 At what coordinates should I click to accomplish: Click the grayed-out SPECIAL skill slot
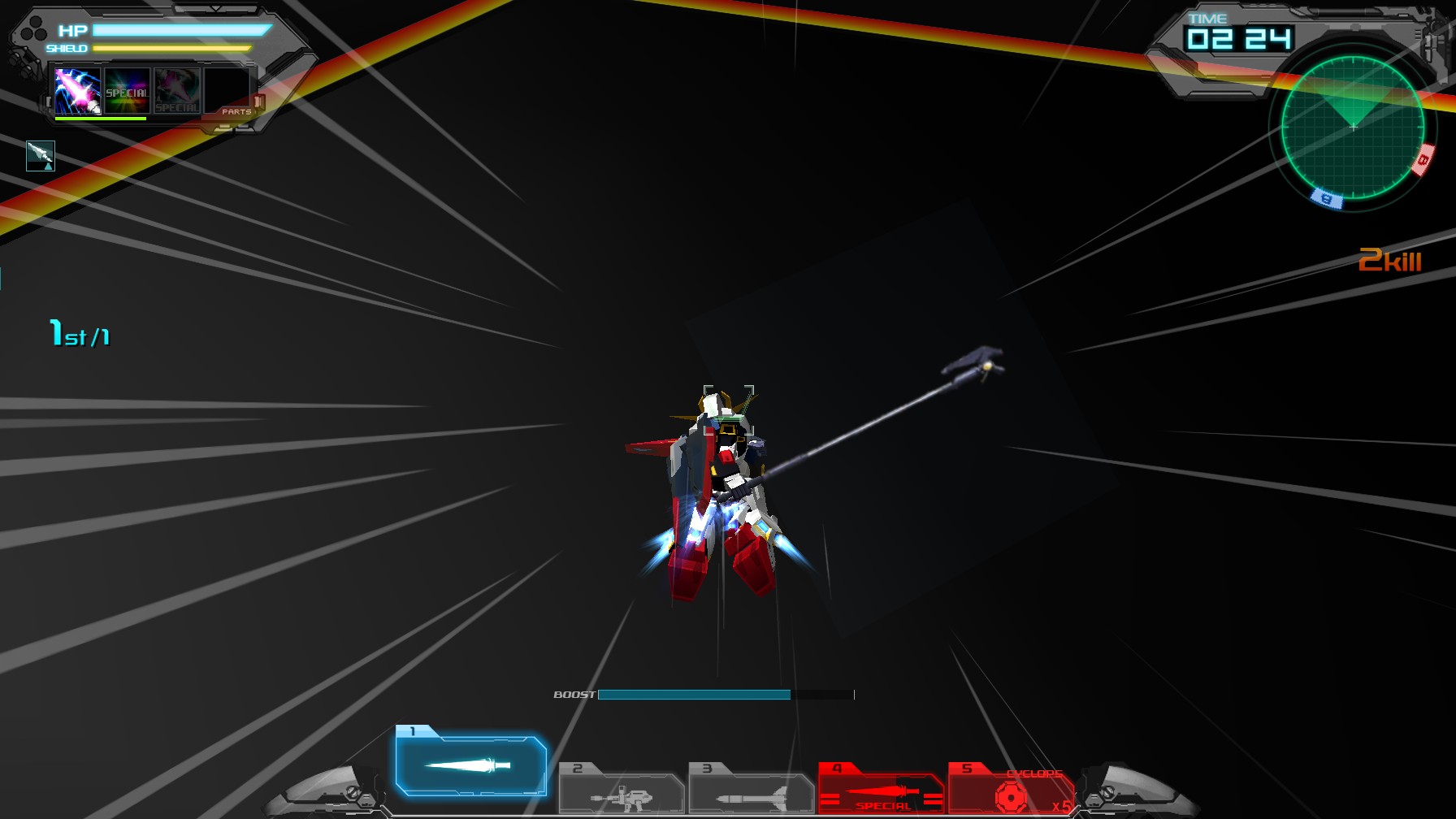[175, 91]
